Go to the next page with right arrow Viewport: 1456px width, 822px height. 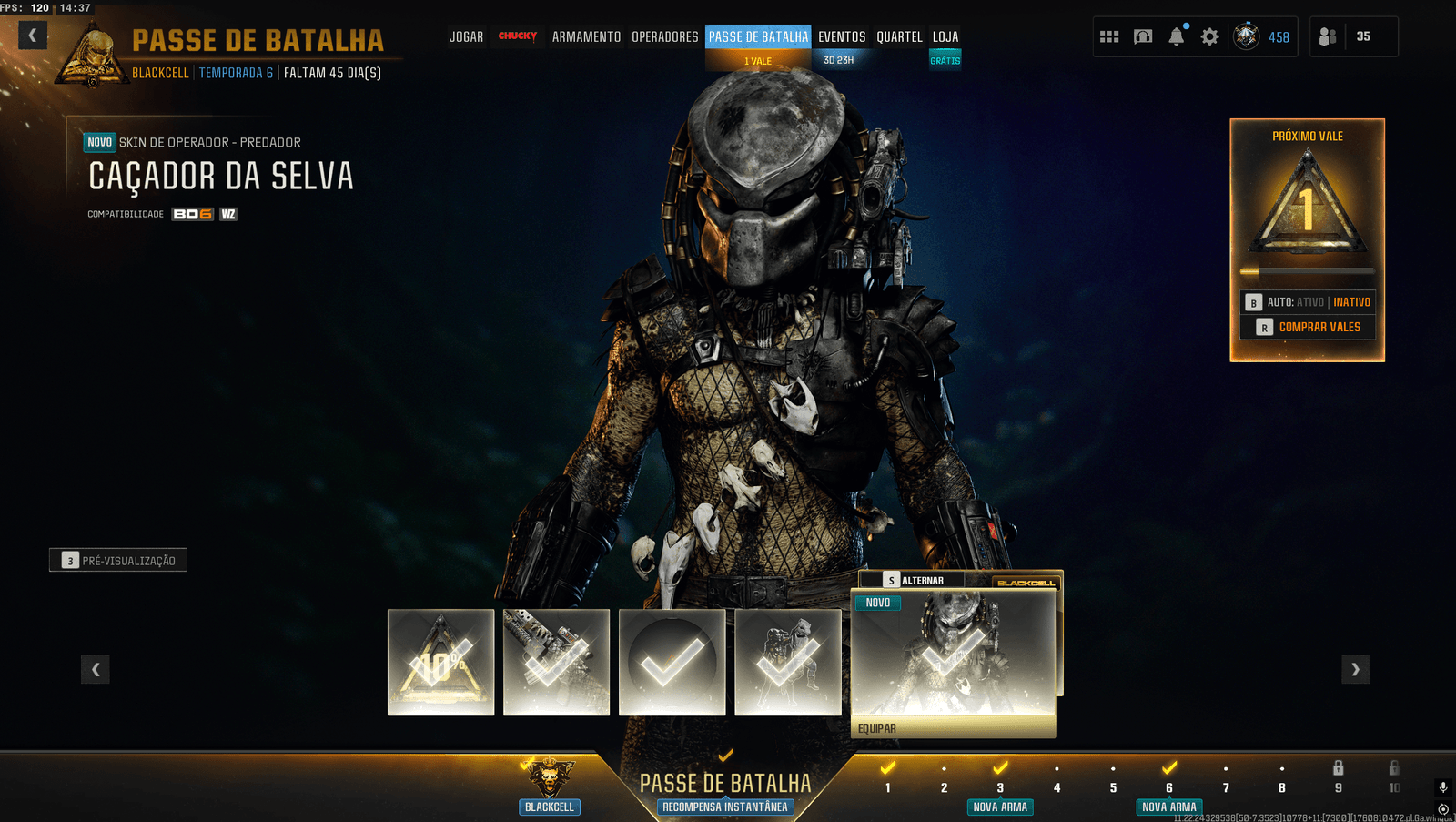point(1355,670)
